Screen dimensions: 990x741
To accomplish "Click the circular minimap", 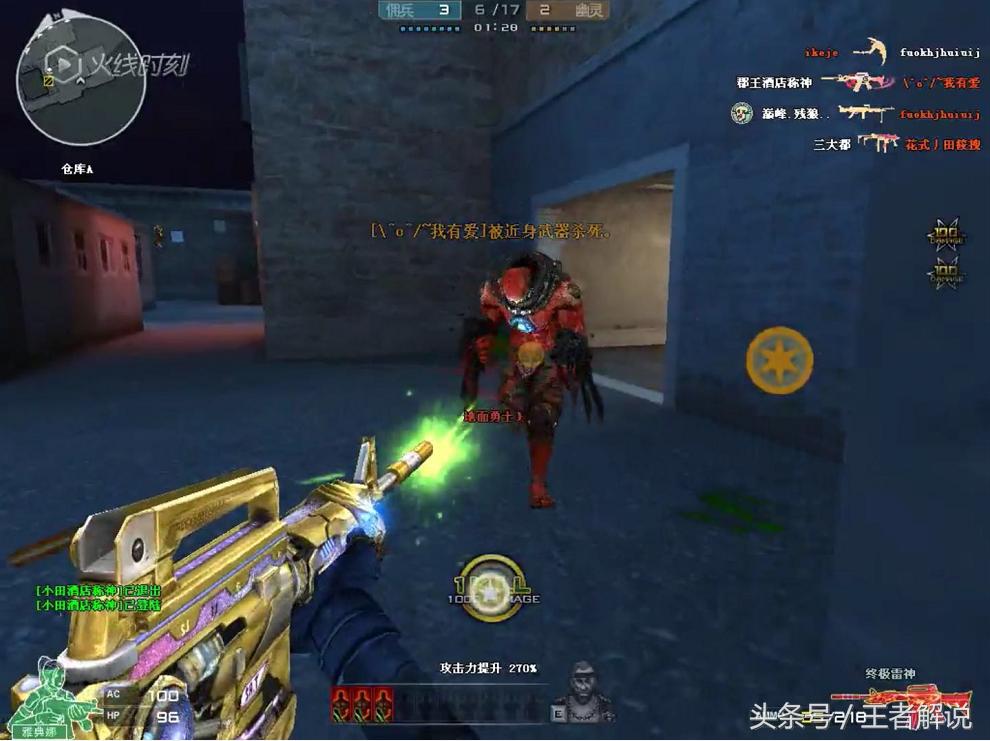I will click(81, 82).
